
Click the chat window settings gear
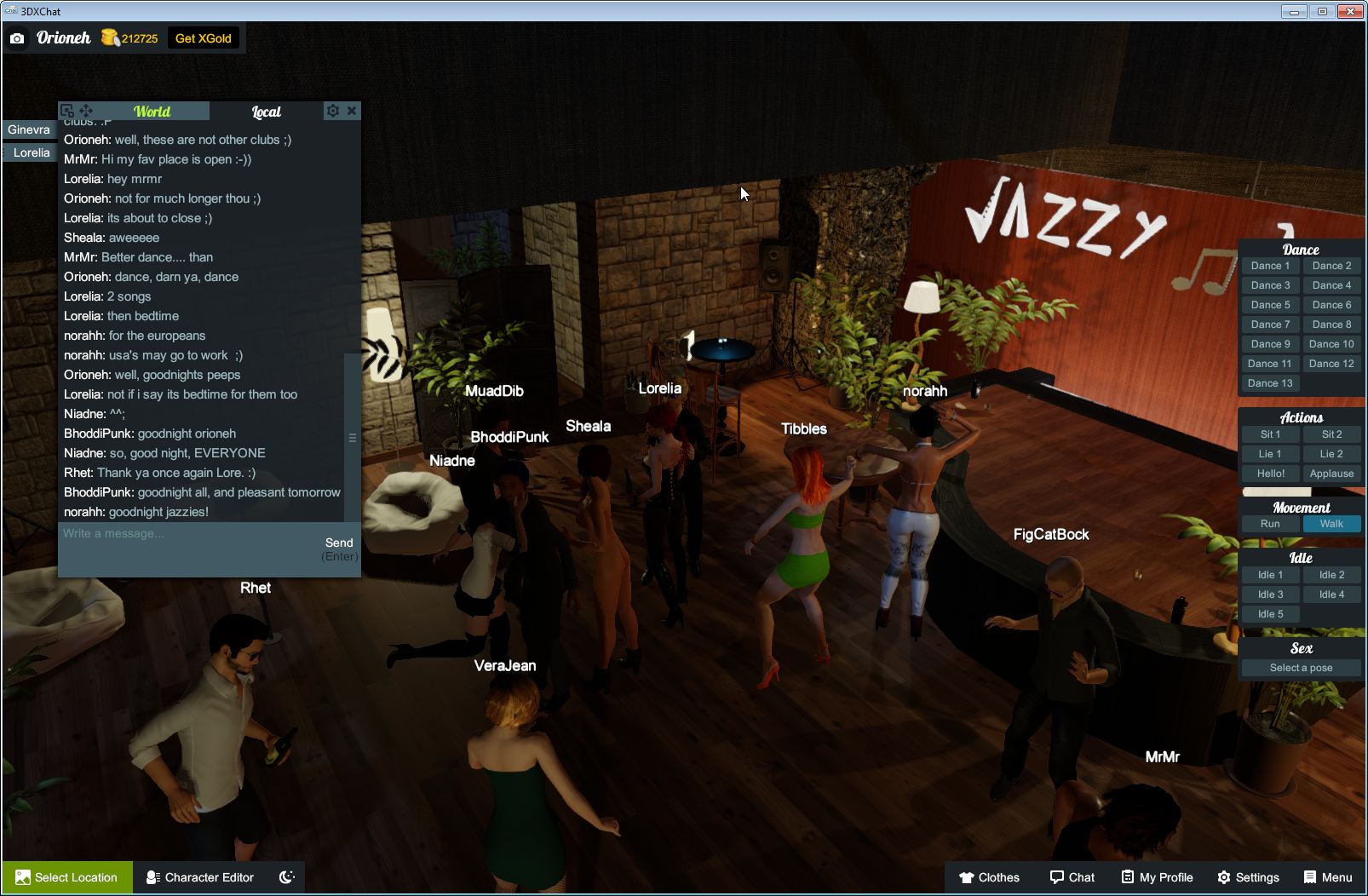[331, 110]
